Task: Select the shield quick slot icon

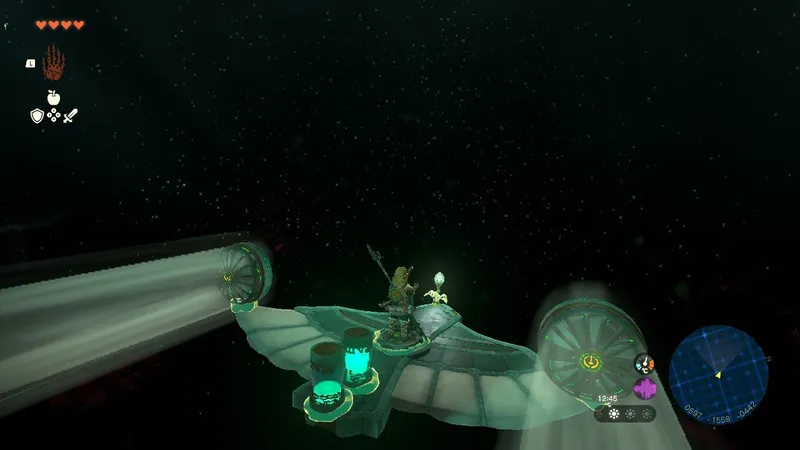Action: (x=36, y=116)
